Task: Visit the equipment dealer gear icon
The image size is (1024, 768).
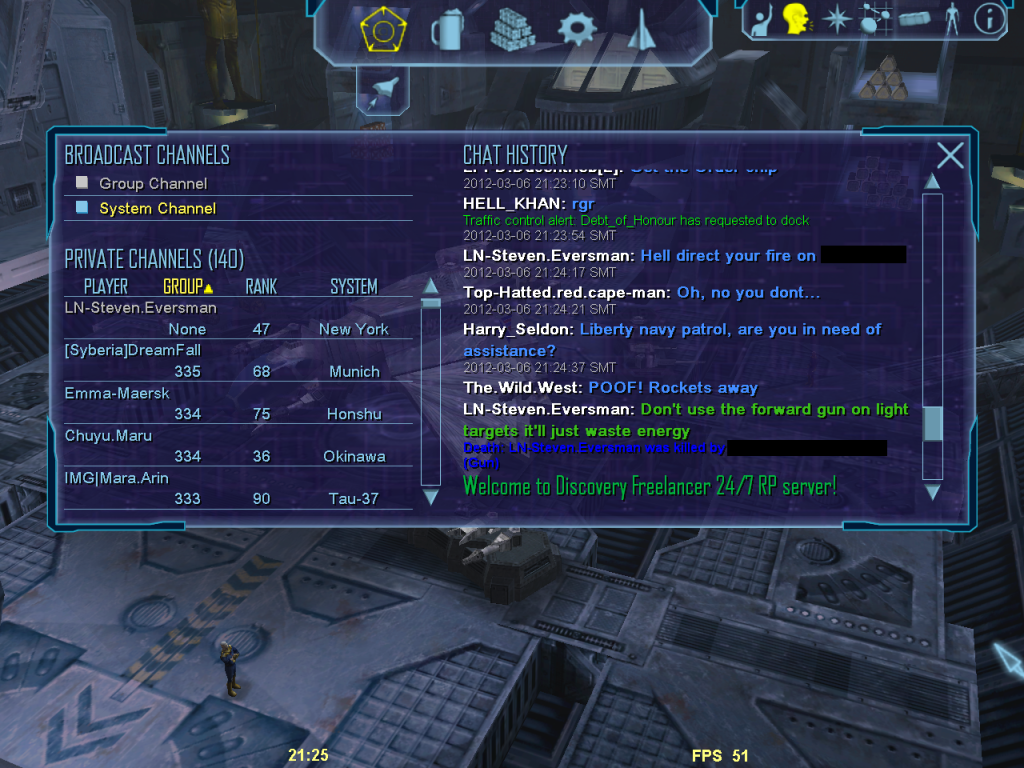Action: coord(576,29)
